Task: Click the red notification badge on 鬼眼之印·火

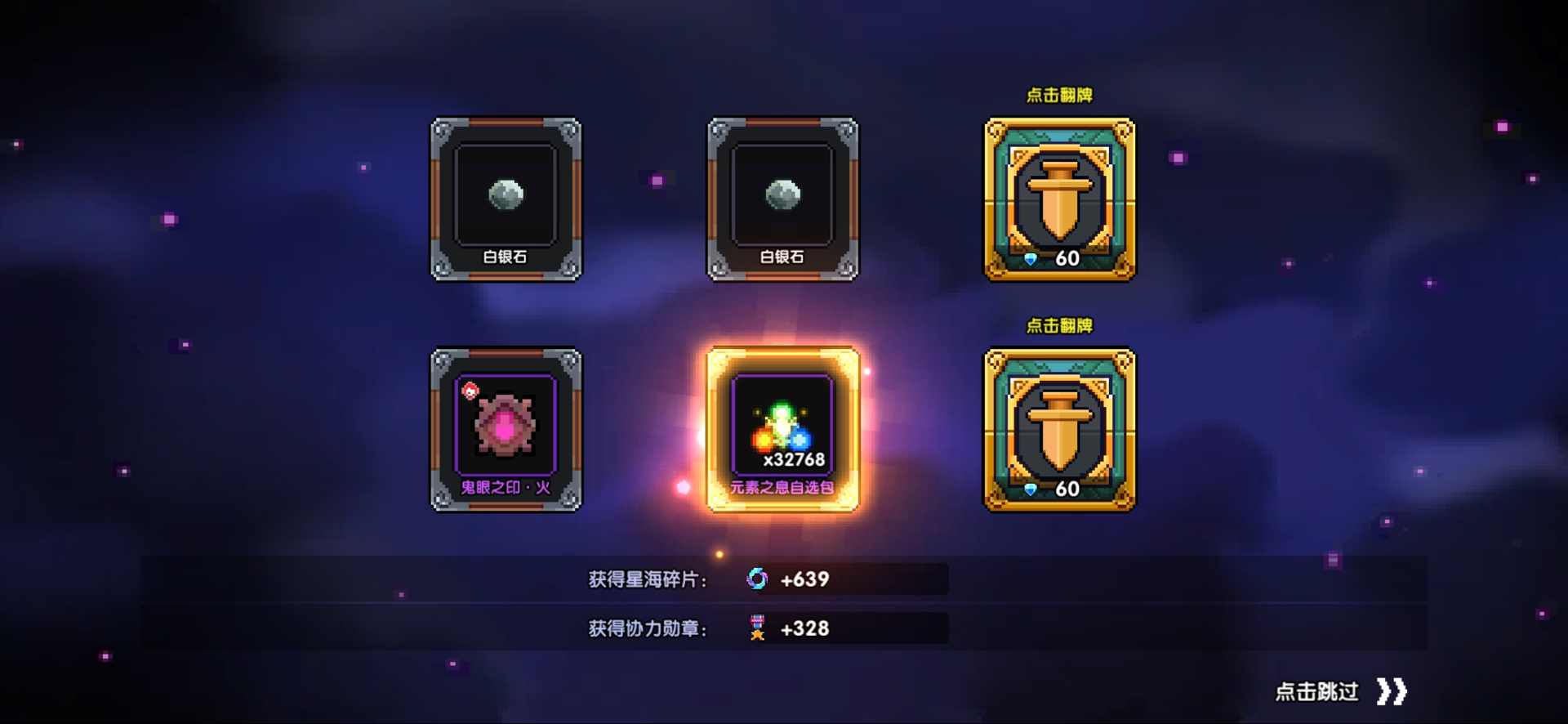Action: click(470, 391)
